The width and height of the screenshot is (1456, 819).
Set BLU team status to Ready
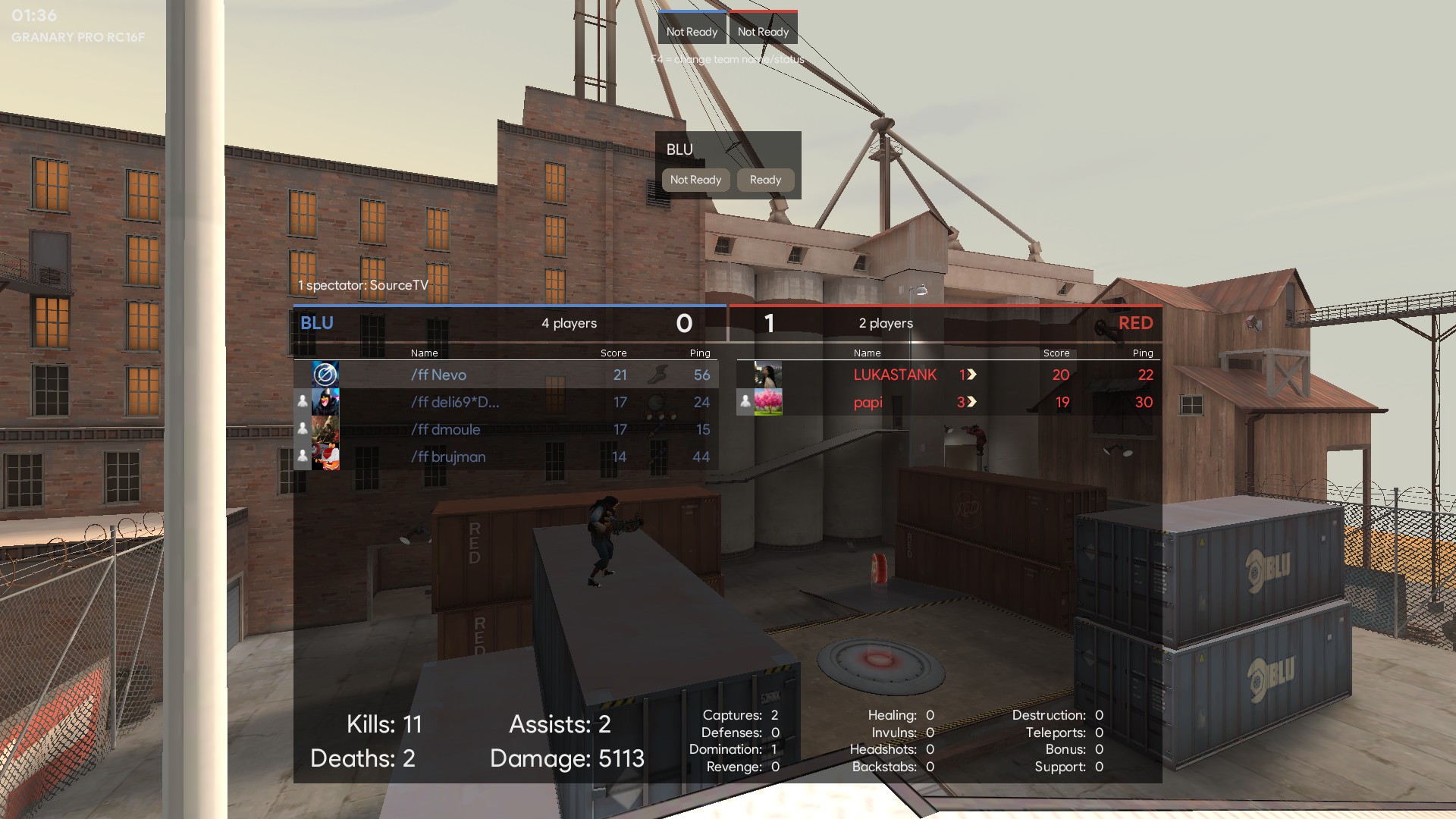point(765,180)
